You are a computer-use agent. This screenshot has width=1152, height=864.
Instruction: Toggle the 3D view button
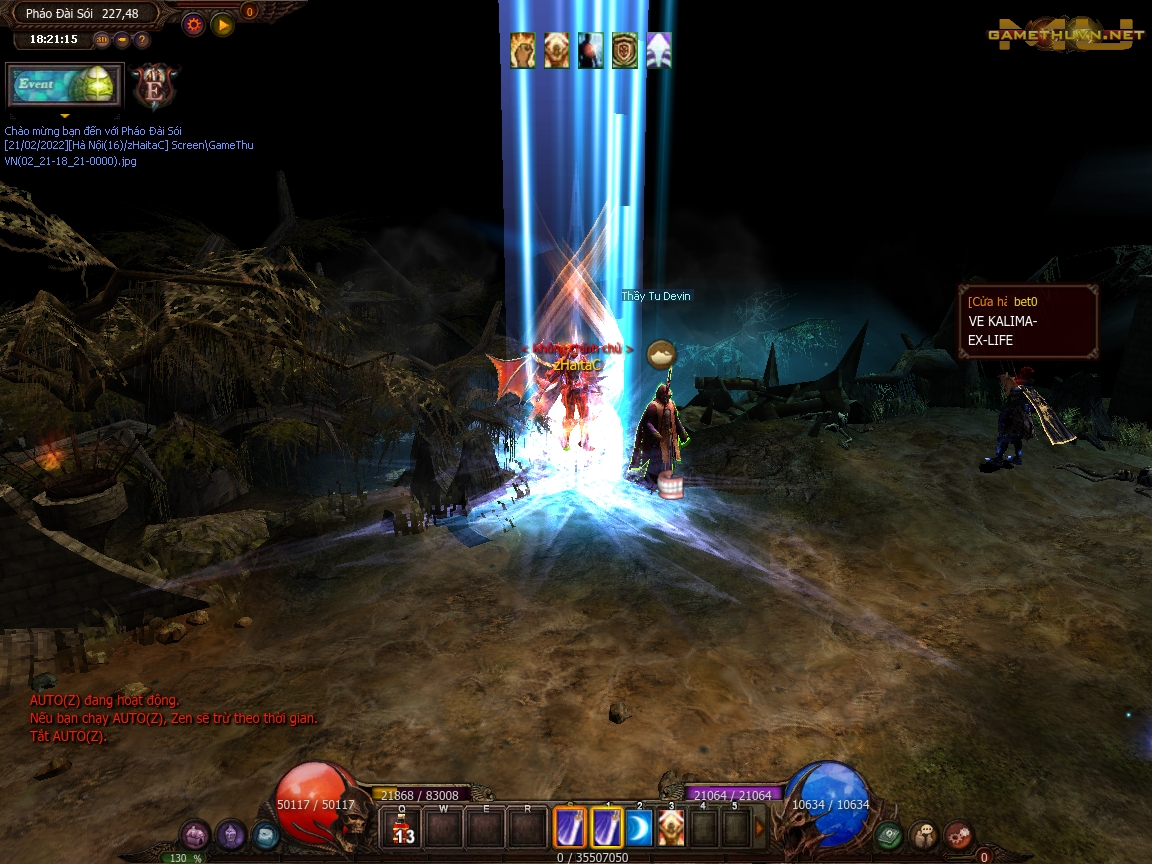click(x=102, y=40)
